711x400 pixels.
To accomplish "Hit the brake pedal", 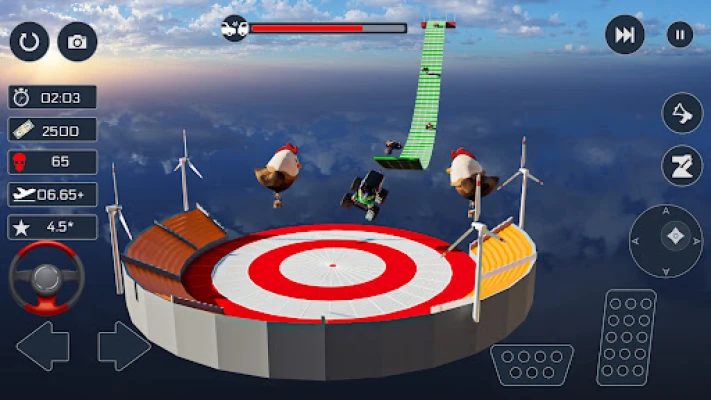I will click(x=531, y=364).
